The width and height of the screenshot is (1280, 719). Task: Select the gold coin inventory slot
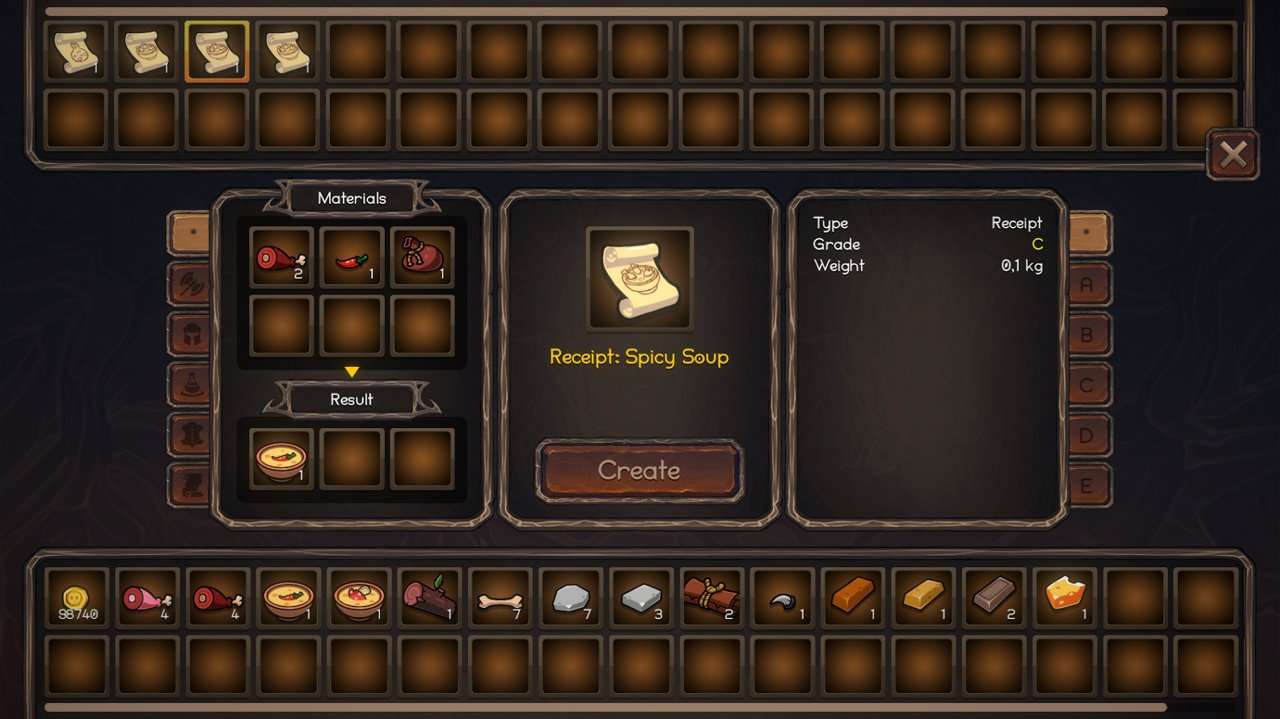[x=77, y=599]
